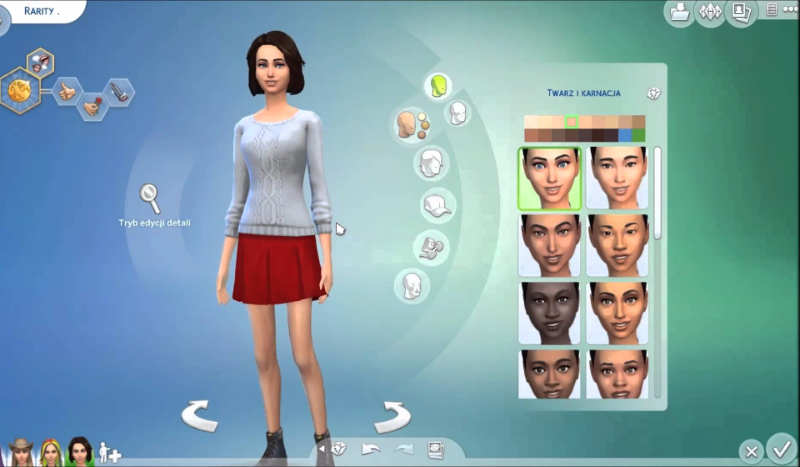Confirm the Sim with the checkmark button
This screenshot has height=467, width=800.
pyautogui.click(x=781, y=449)
